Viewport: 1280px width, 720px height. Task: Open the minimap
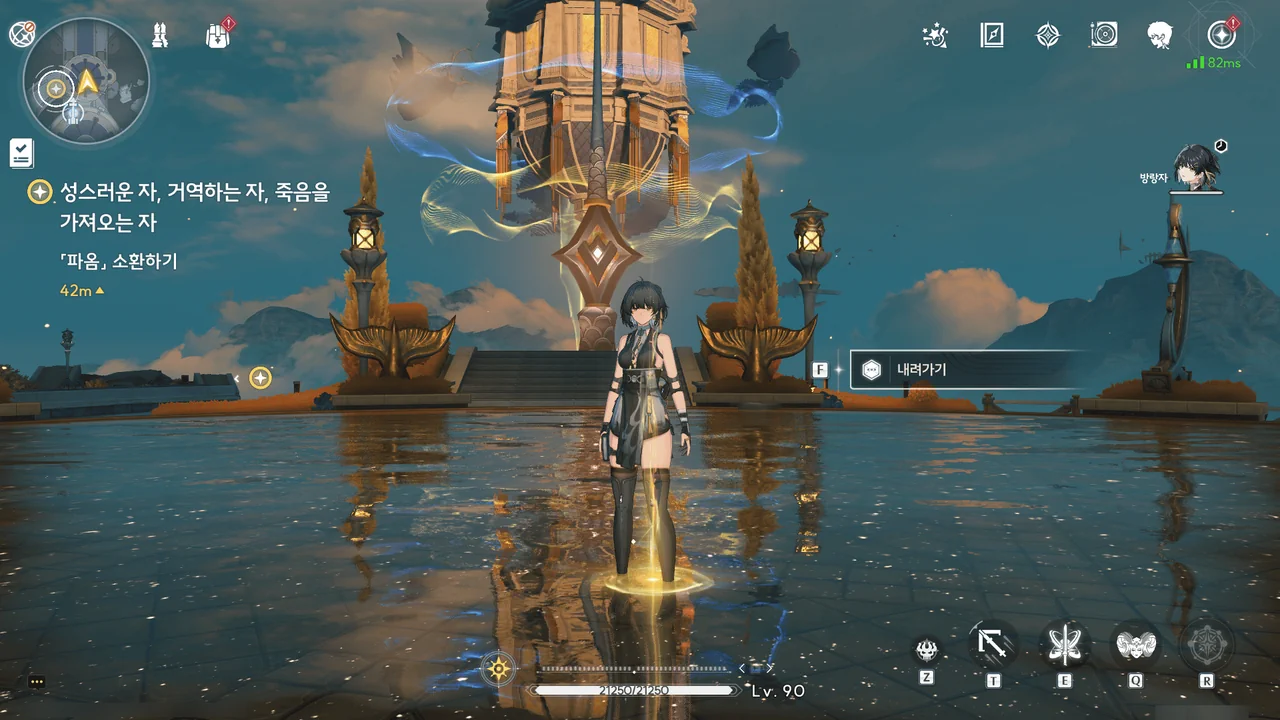point(86,80)
